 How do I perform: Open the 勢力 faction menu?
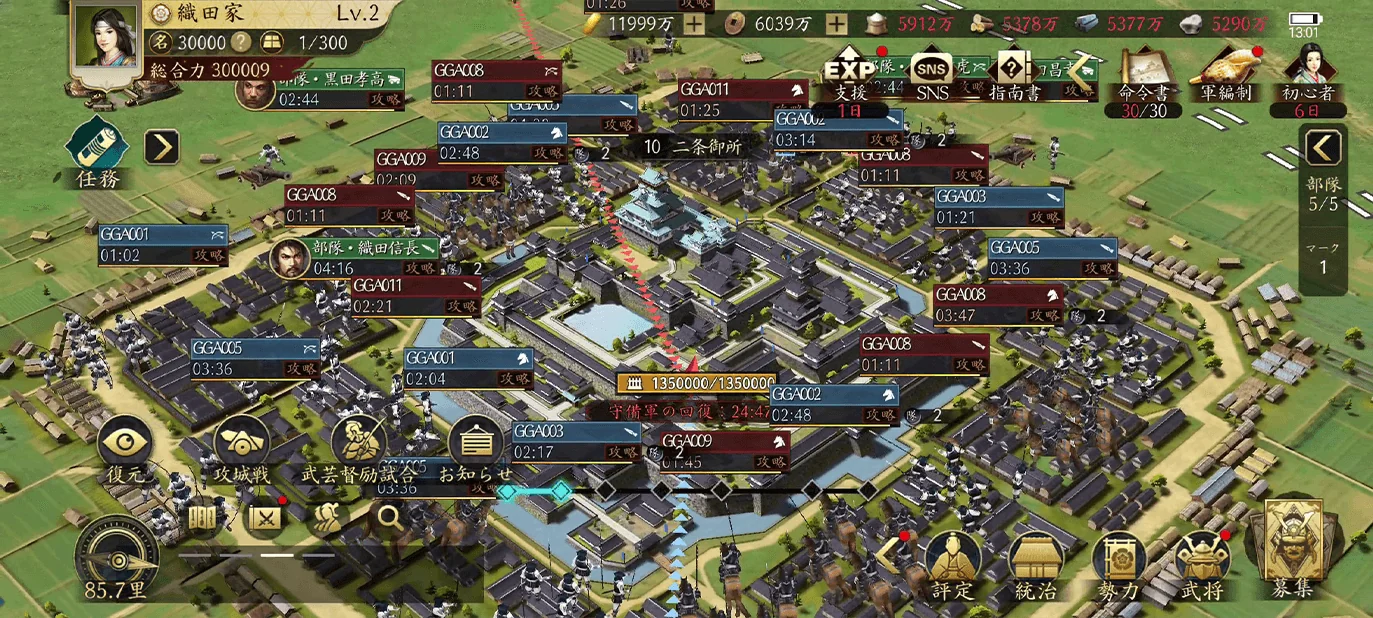click(1118, 562)
